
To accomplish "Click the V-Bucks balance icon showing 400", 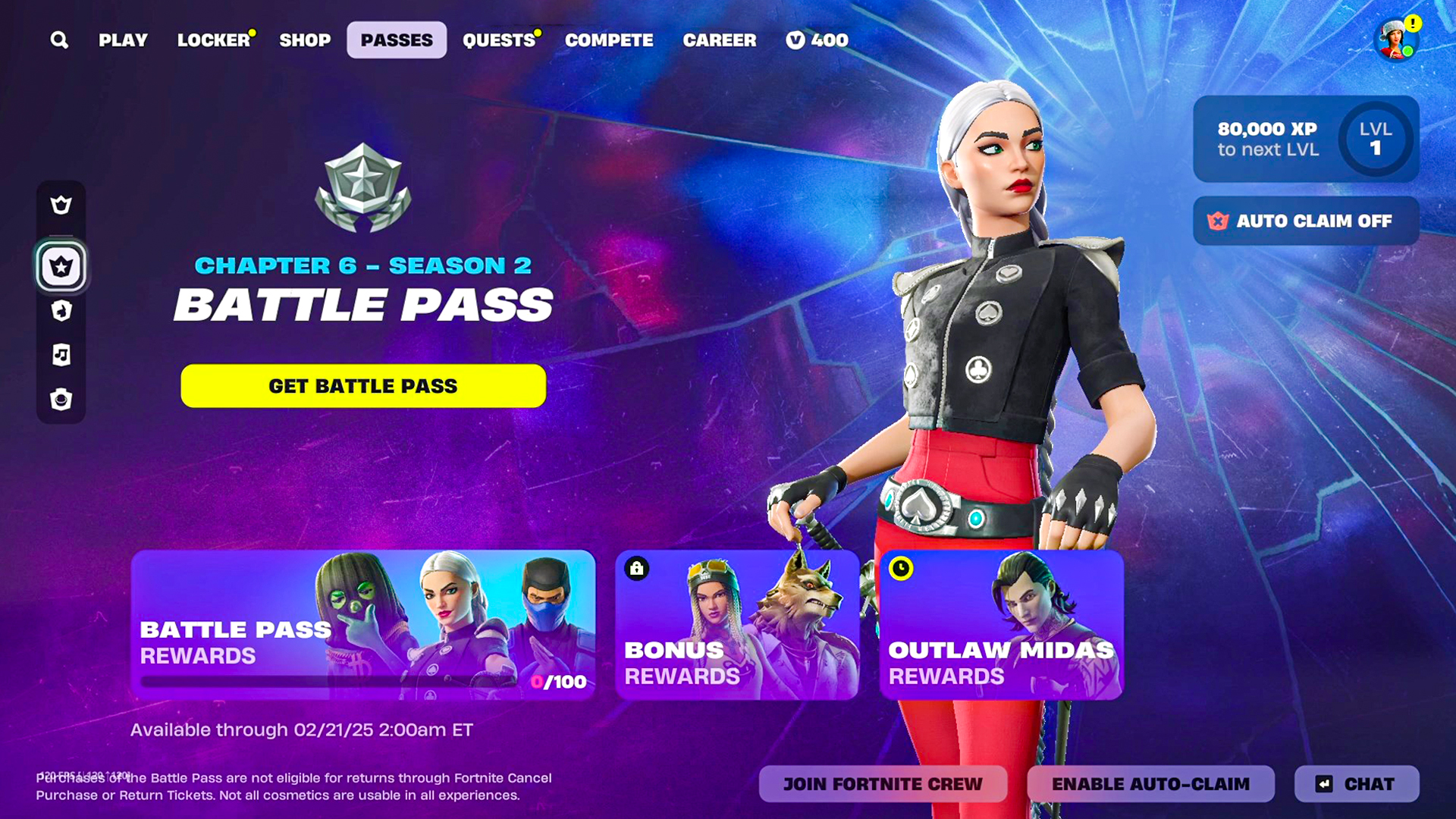I will (x=795, y=40).
